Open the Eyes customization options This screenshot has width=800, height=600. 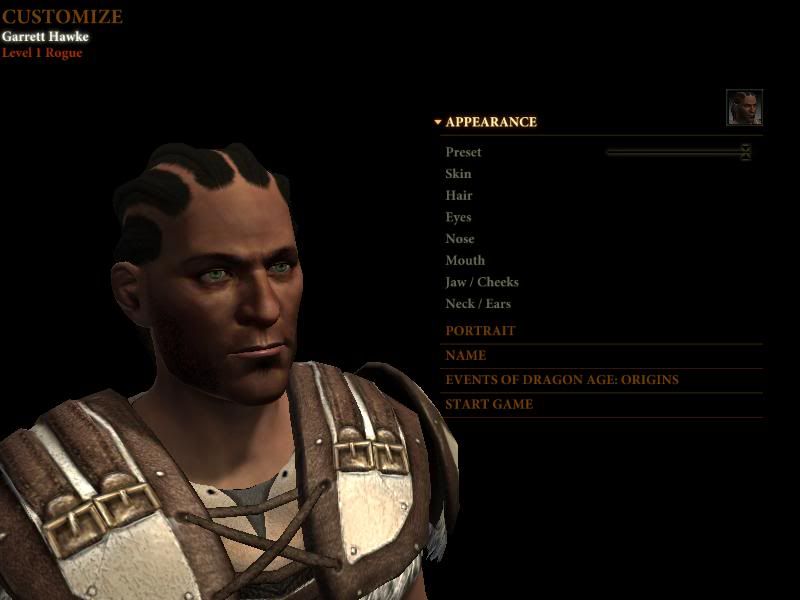pyautogui.click(x=458, y=217)
